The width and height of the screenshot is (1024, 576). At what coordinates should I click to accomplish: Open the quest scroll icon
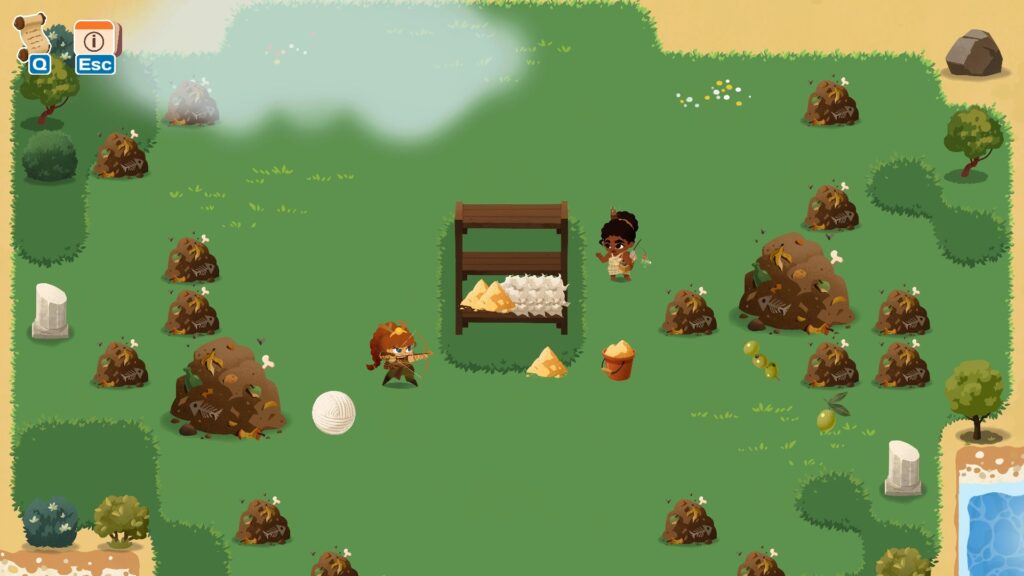click(x=34, y=36)
